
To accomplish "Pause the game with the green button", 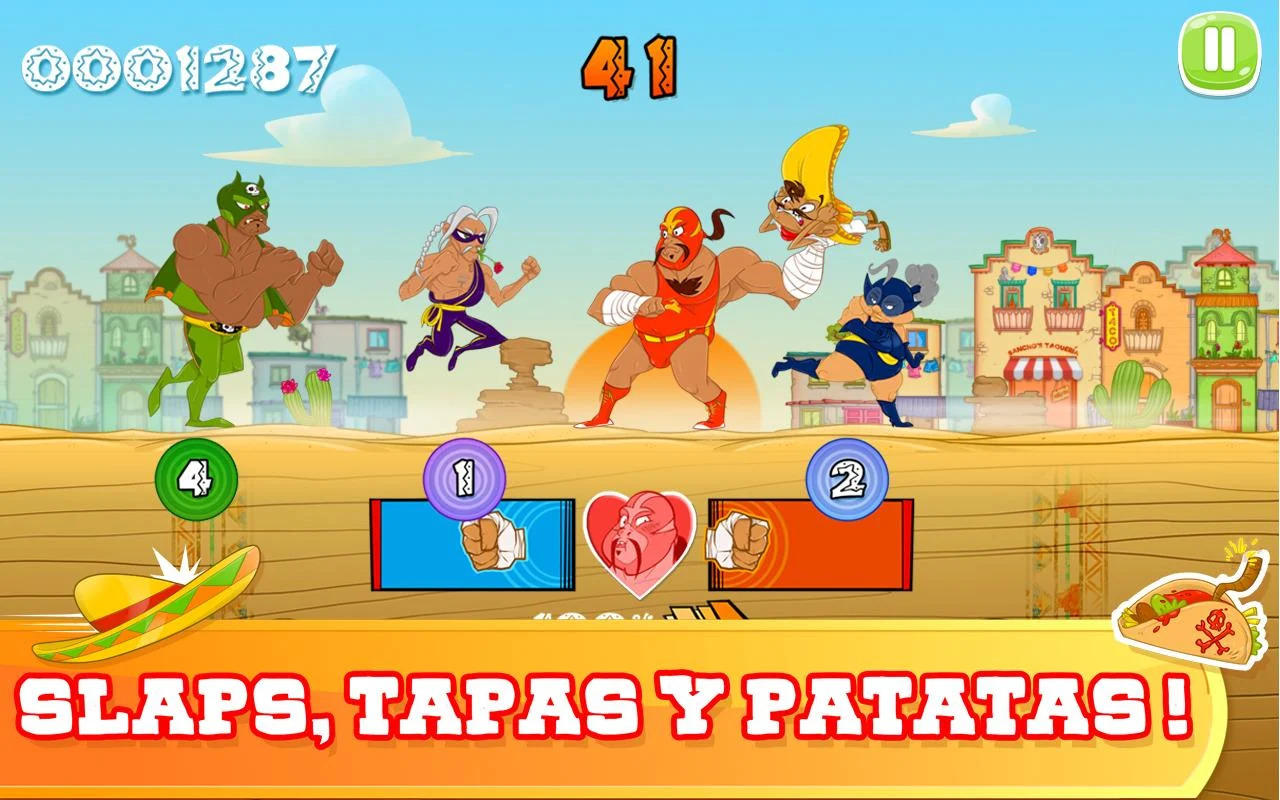I will pos(1220,52).
